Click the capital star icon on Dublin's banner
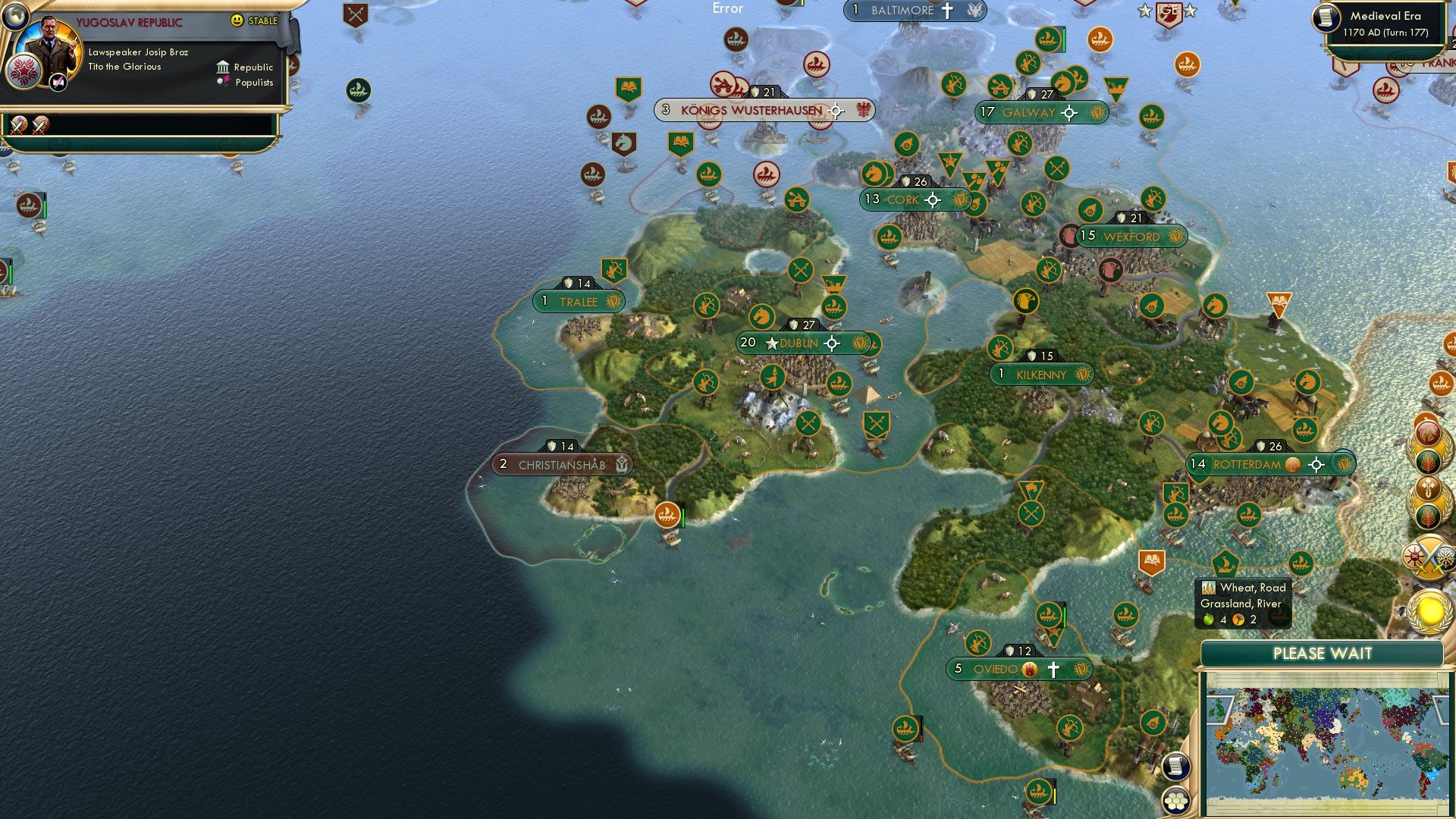1456x819 pixels. [771, 343]
